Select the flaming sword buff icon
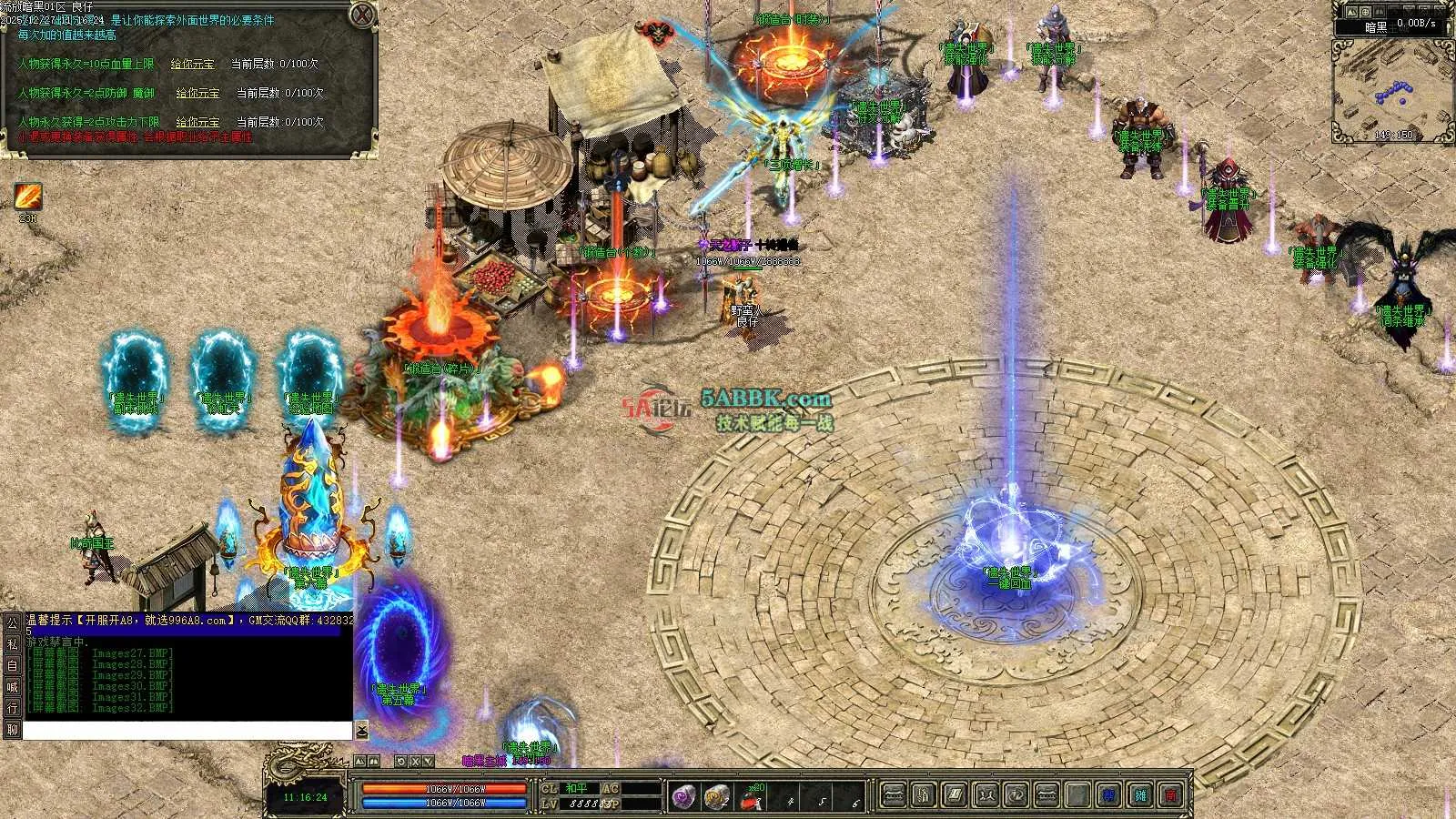Screen dimensions: 1456x819 [x=27, y=197]
